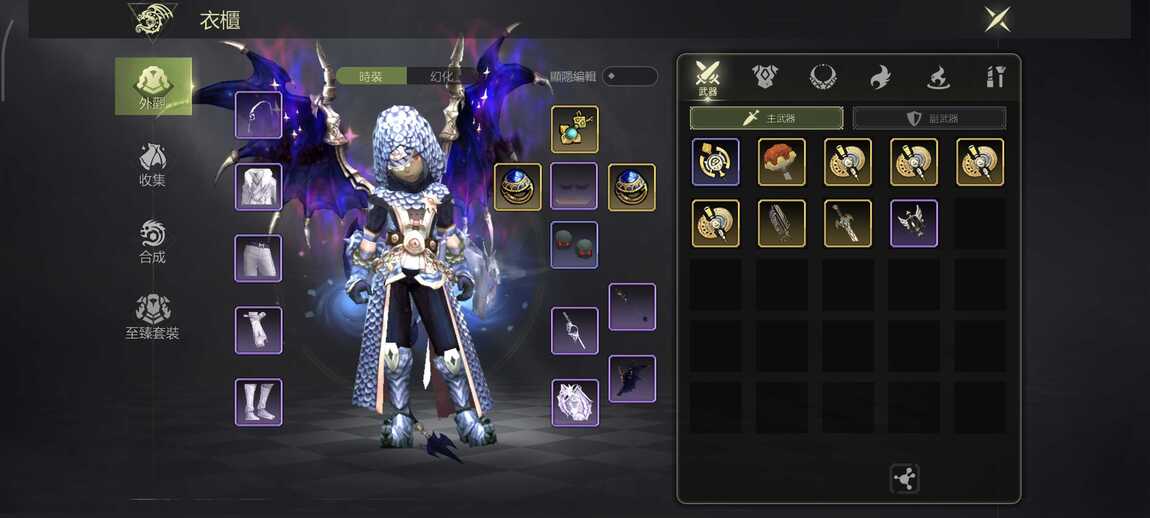Select the mushroom weapon skin
Viewport: 1150px width, 518px height.
(782, 162)
